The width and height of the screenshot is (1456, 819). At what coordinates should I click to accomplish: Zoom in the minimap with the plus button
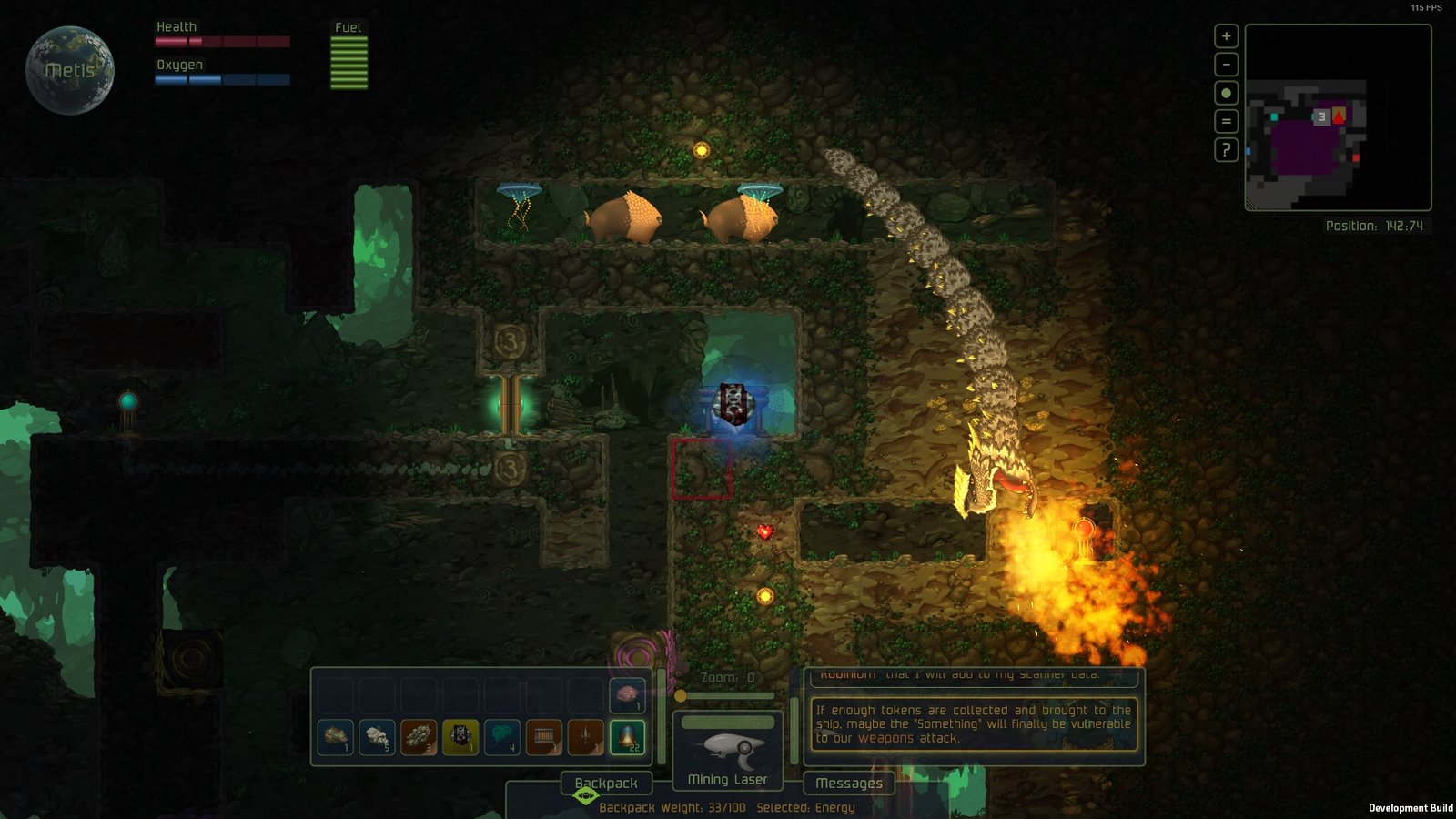point(1226,36)
